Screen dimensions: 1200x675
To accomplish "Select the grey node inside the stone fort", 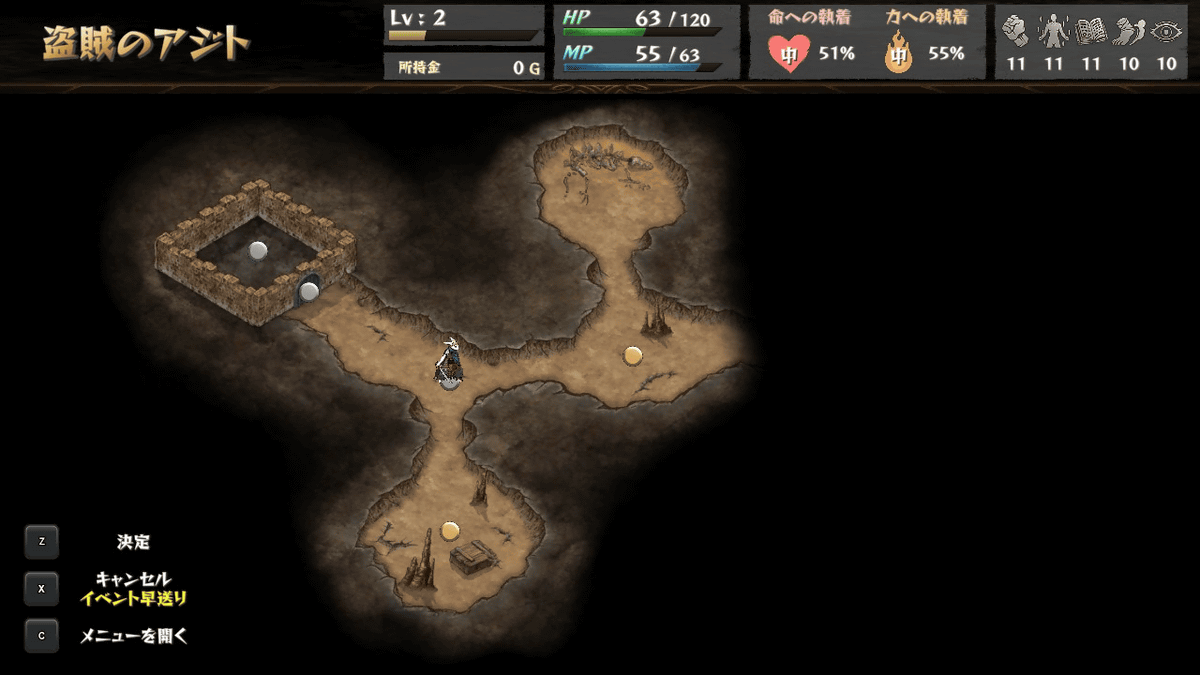I will pos(258,250).
